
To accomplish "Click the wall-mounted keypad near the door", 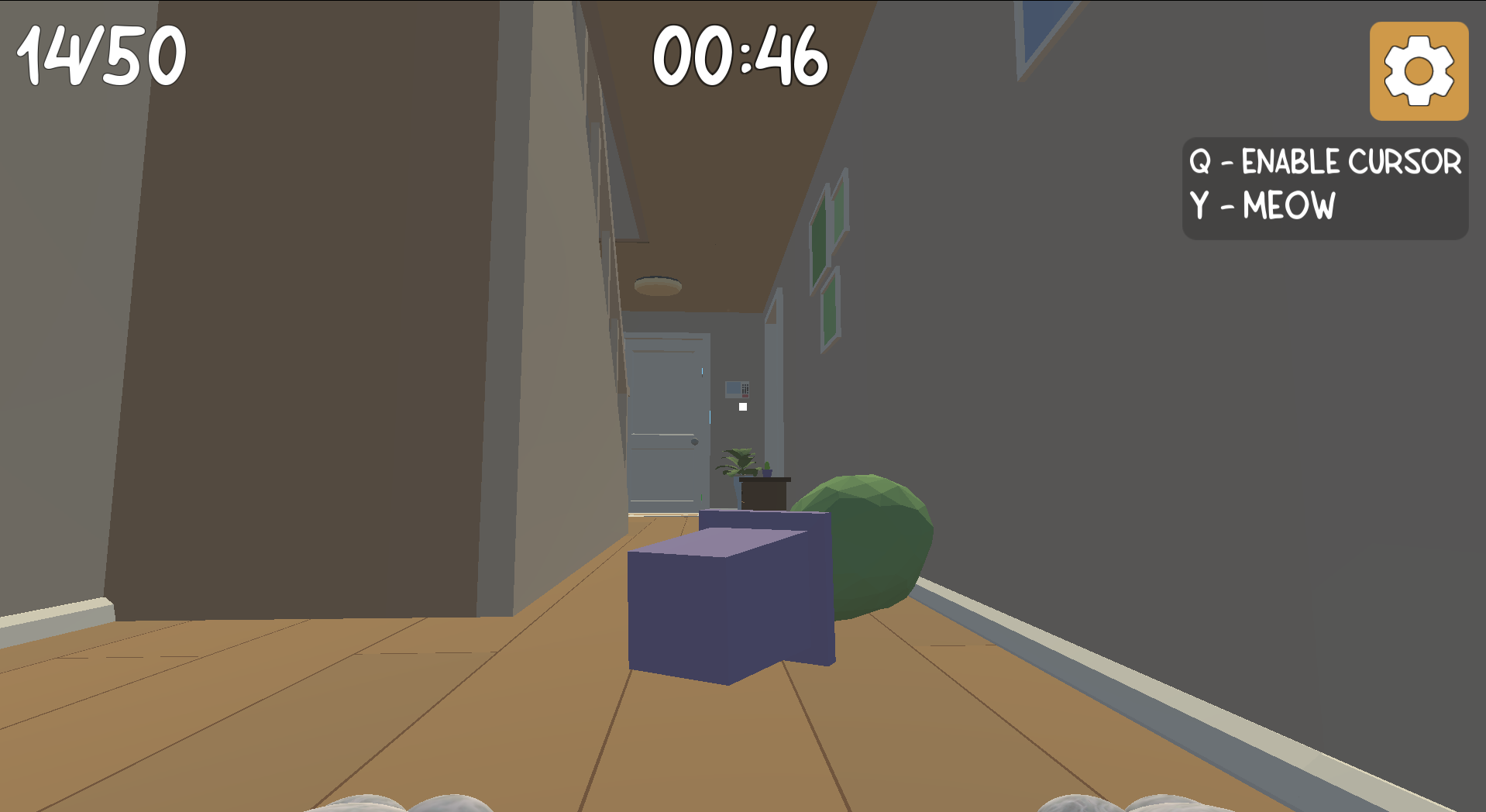I will [737, 390].
